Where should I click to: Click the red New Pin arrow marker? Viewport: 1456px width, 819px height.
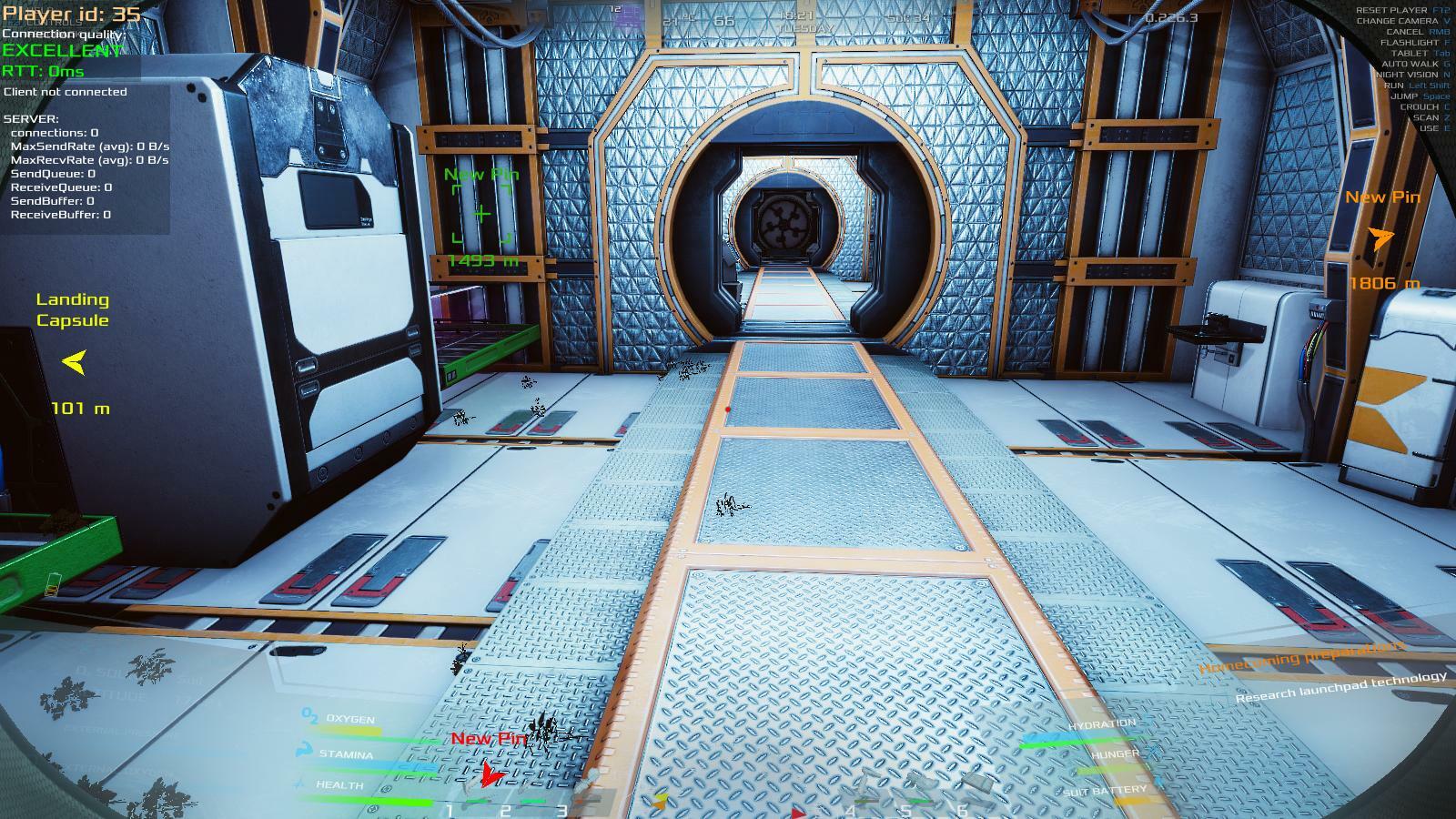pyautogui.click(x=490, y=775)
